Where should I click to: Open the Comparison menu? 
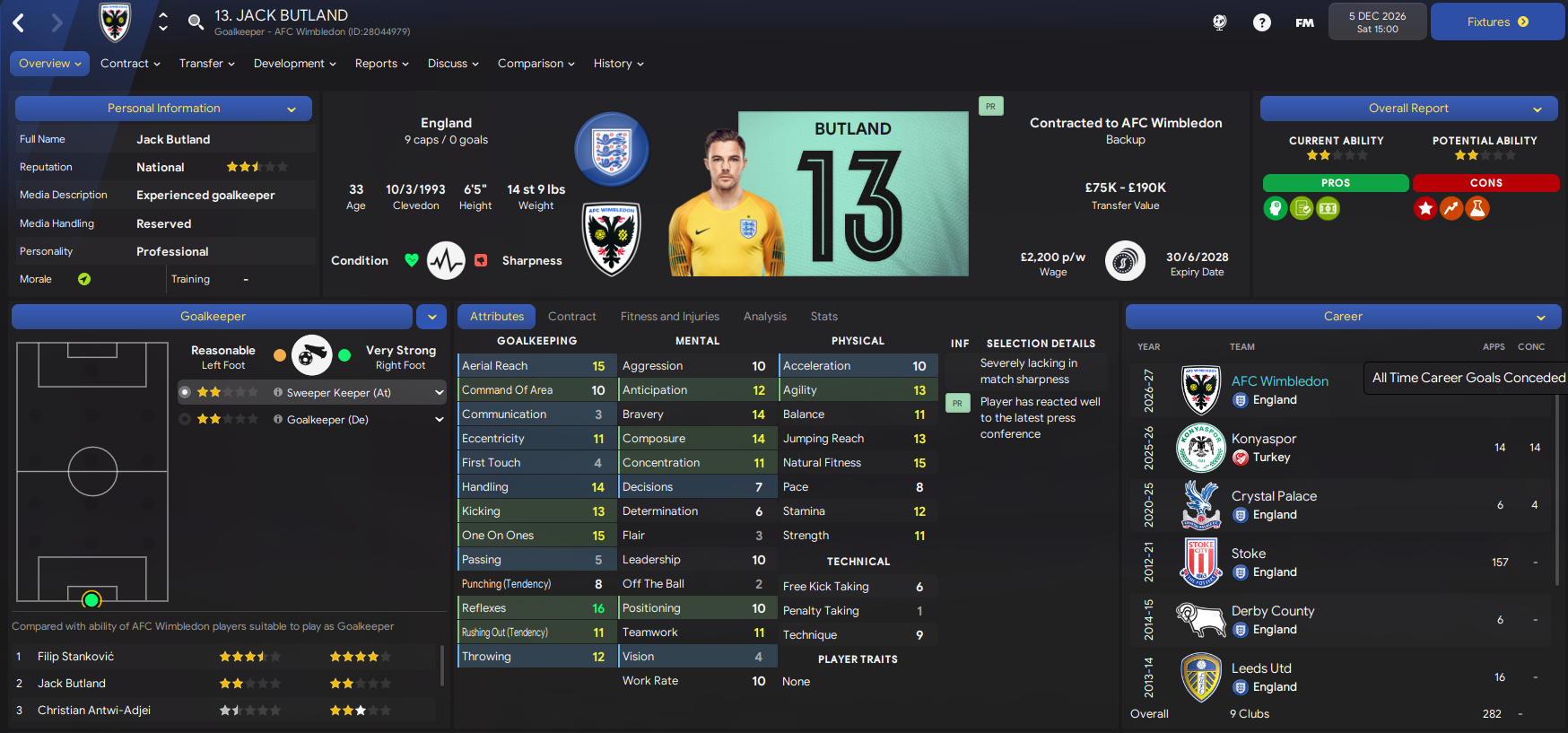[536, 64]
